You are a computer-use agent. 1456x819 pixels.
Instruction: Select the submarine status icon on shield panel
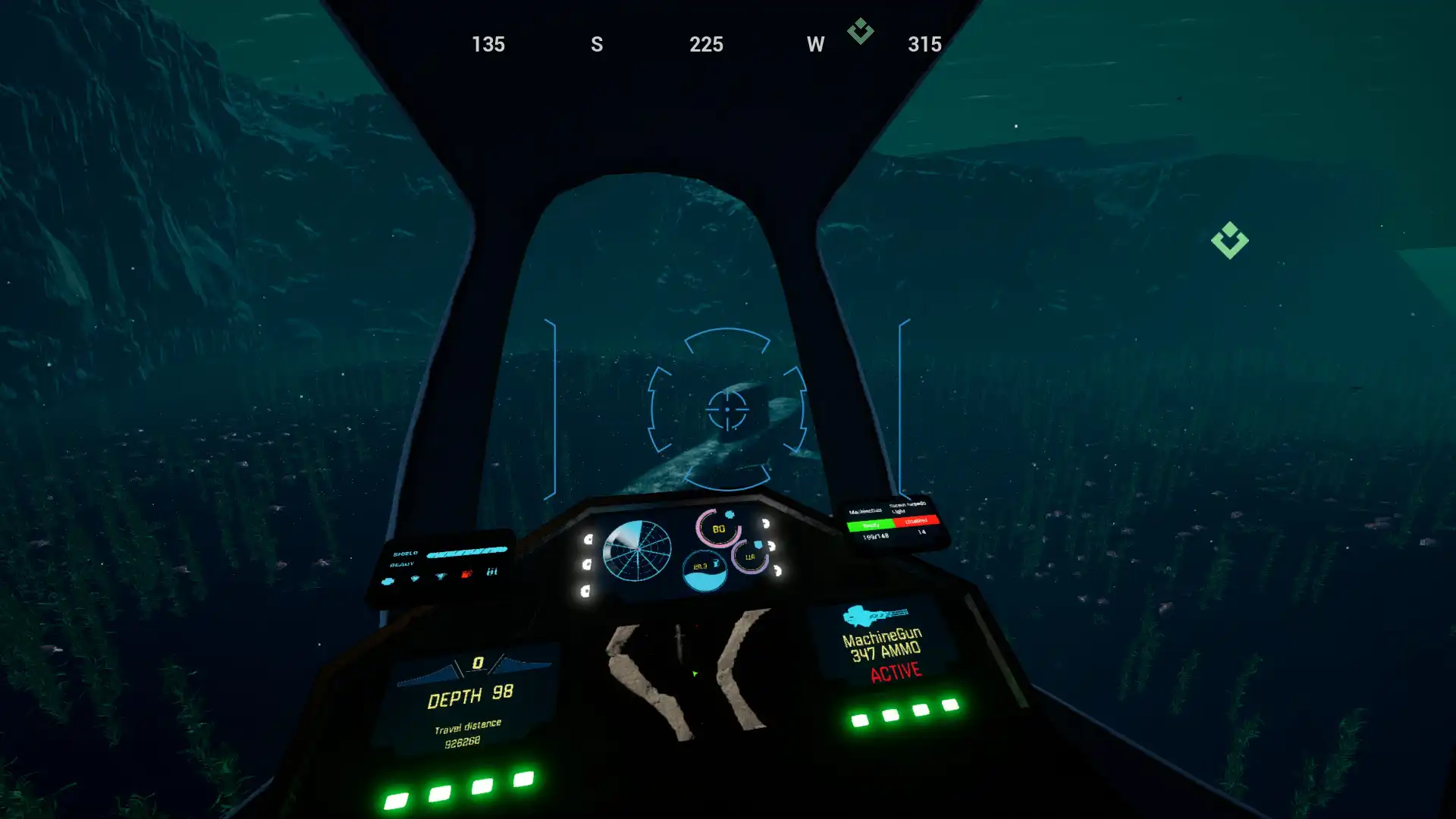387,582
